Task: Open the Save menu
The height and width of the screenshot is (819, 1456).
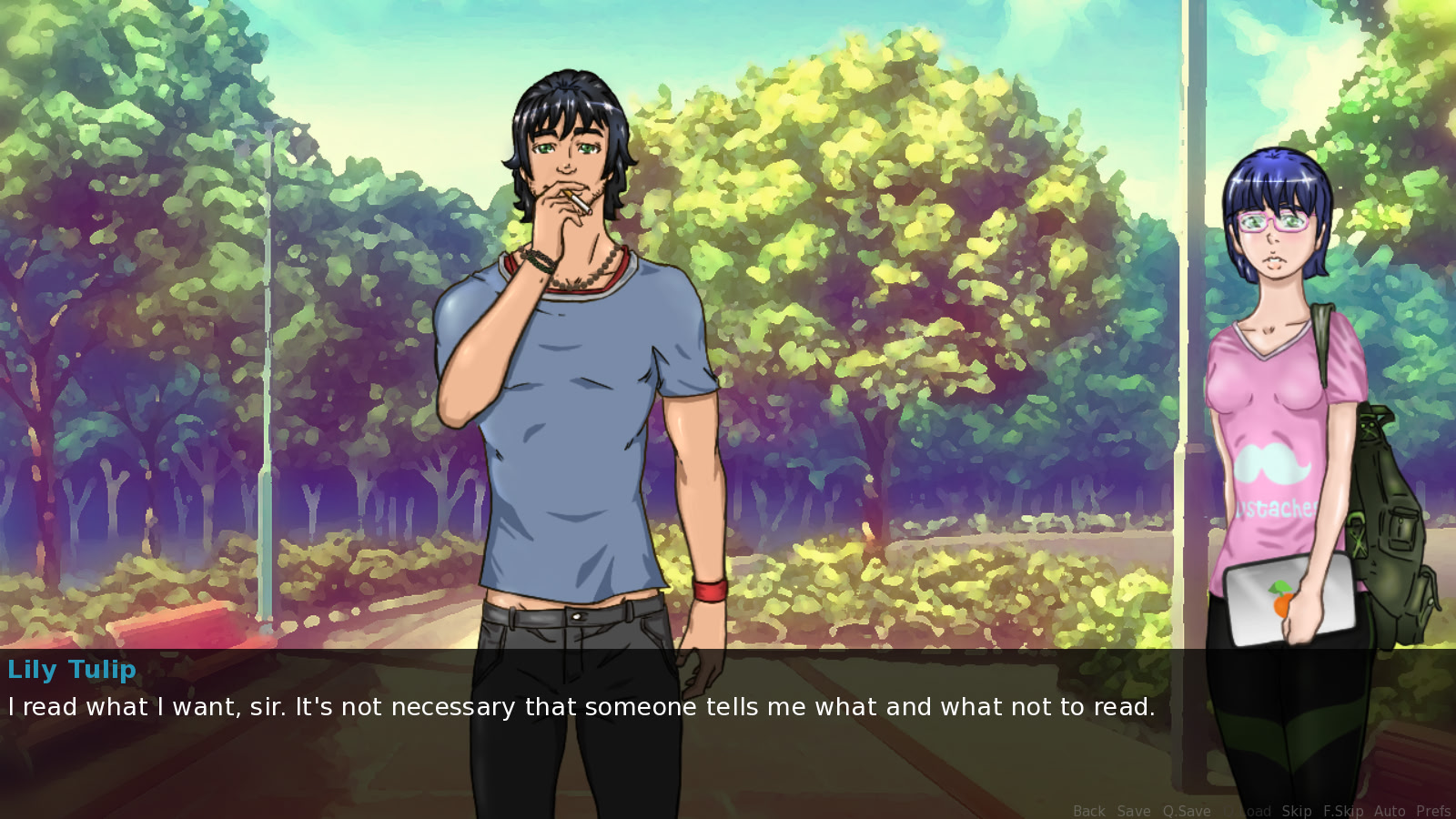Action: (1134, 811)
